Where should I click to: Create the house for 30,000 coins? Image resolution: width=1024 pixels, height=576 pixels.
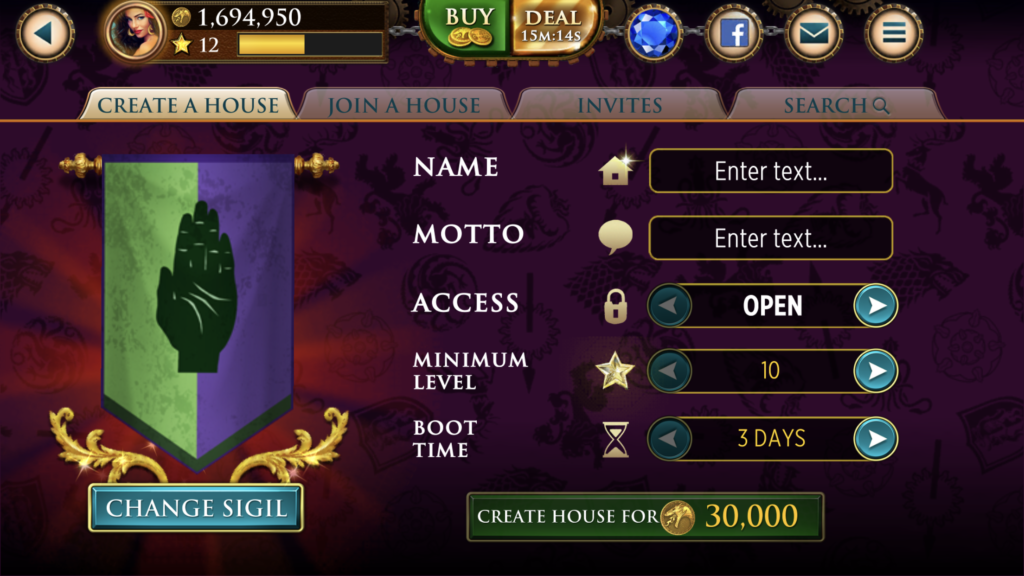pos(645,516)
